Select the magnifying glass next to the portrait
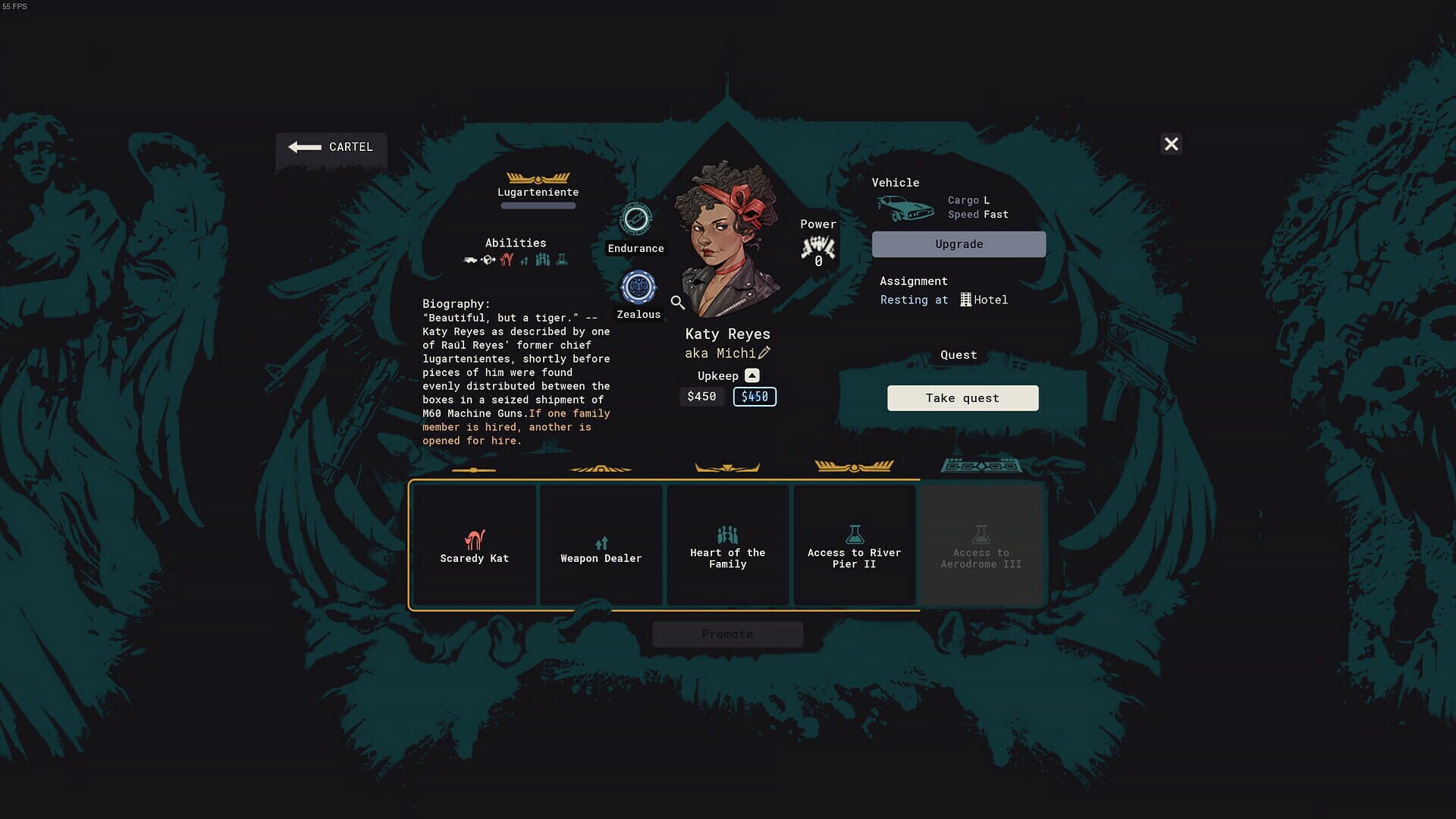Viewport: 1456px width, 819px height. (677, 303)
